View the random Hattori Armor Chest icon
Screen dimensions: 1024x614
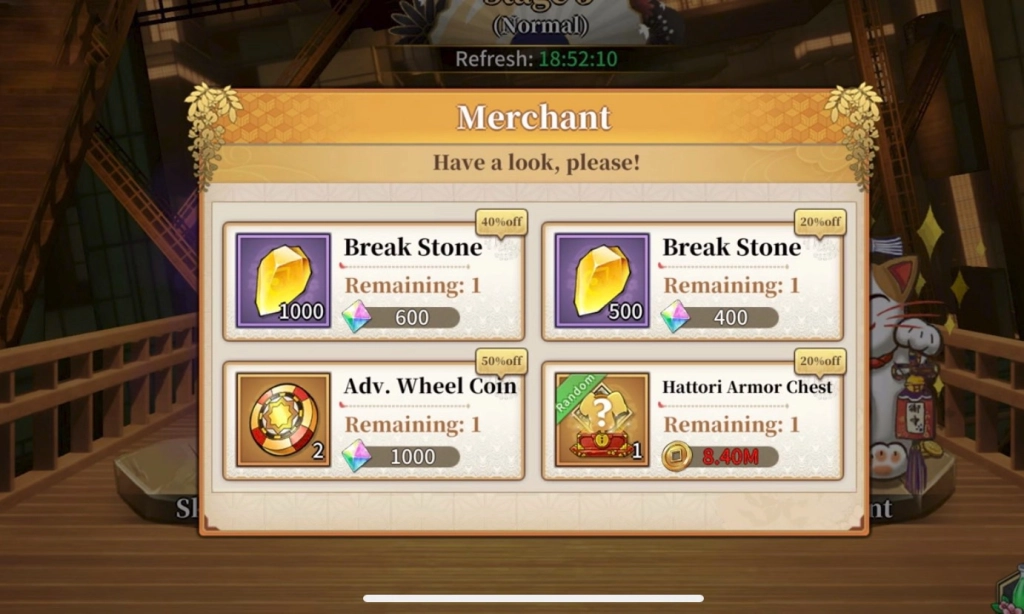pos(602,420)
